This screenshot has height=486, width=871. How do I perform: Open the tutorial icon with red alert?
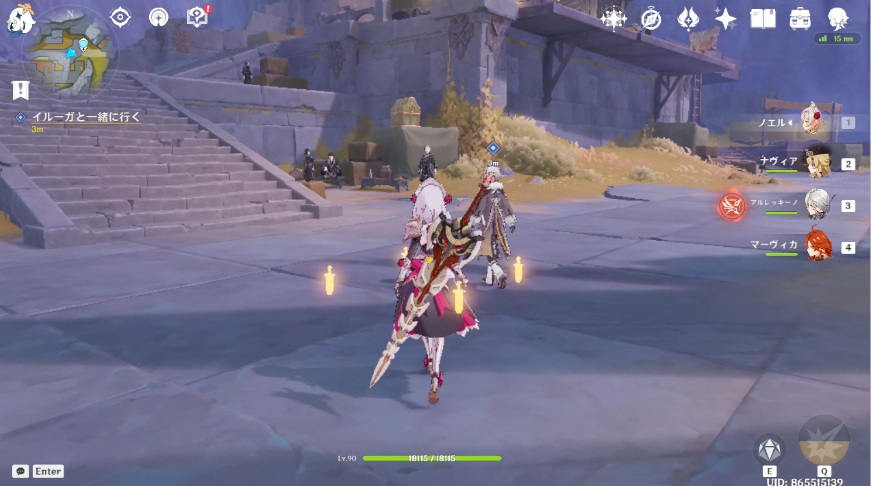click(x=197, y=17)
